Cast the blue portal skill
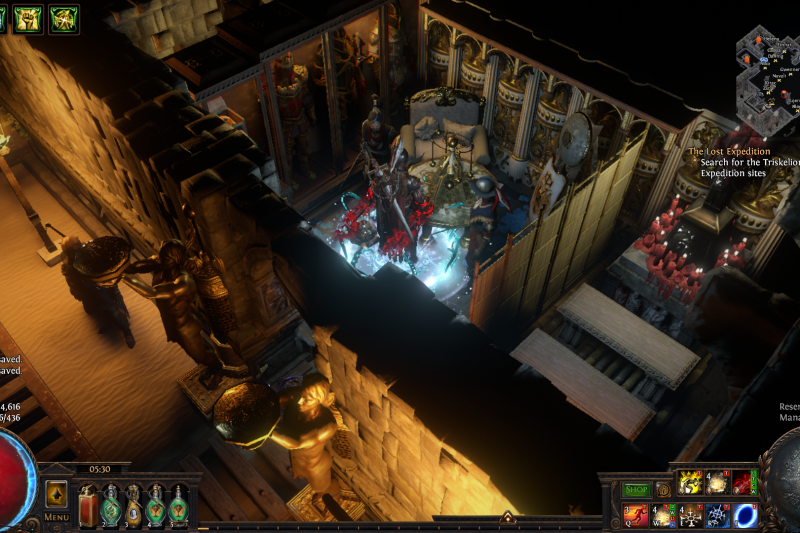The width and height of the screenshot is (800, 533). pyautogui.click(x=745, y=515)
